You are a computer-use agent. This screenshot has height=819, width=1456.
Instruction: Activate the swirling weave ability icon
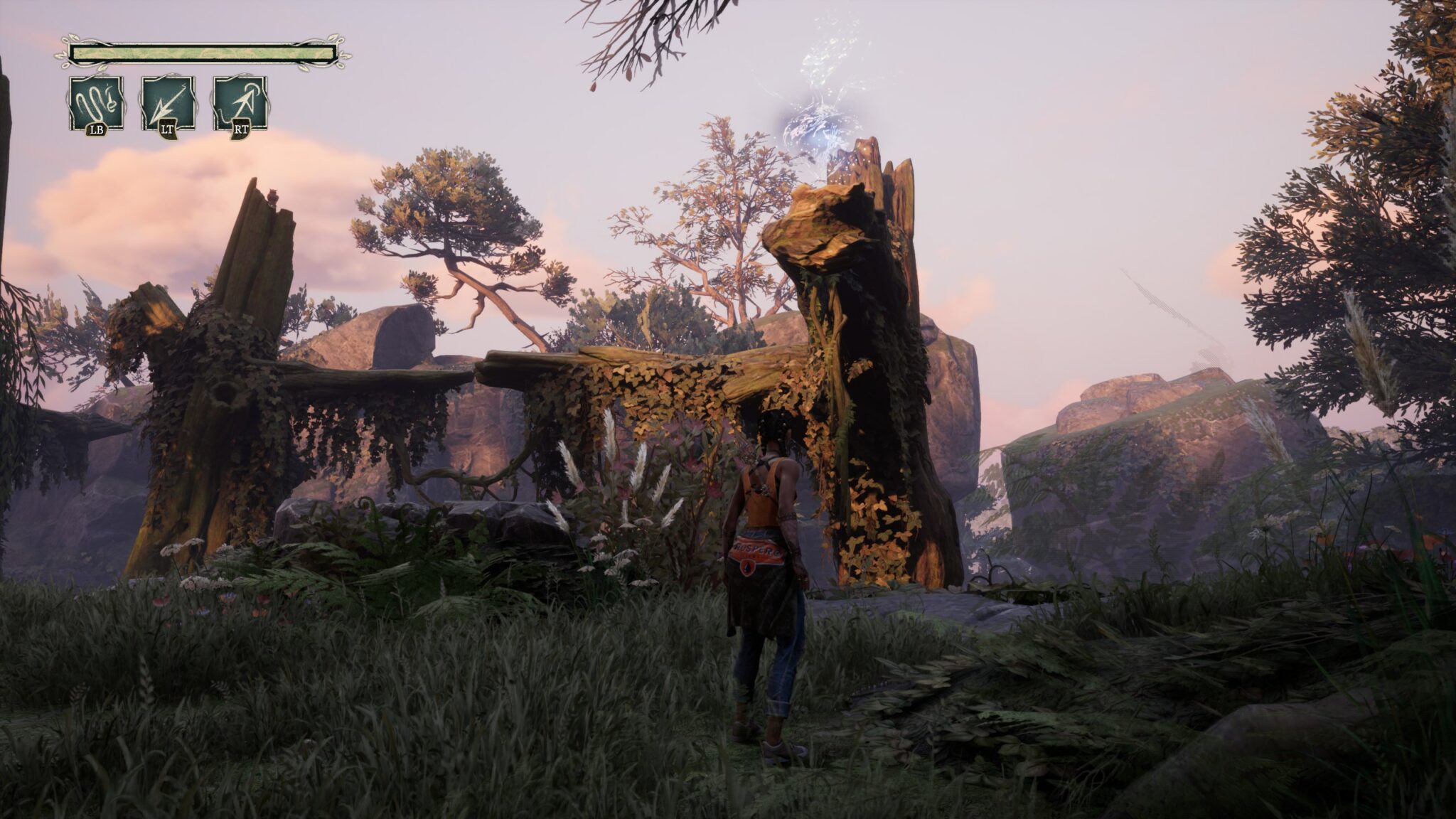coord(96,103)
